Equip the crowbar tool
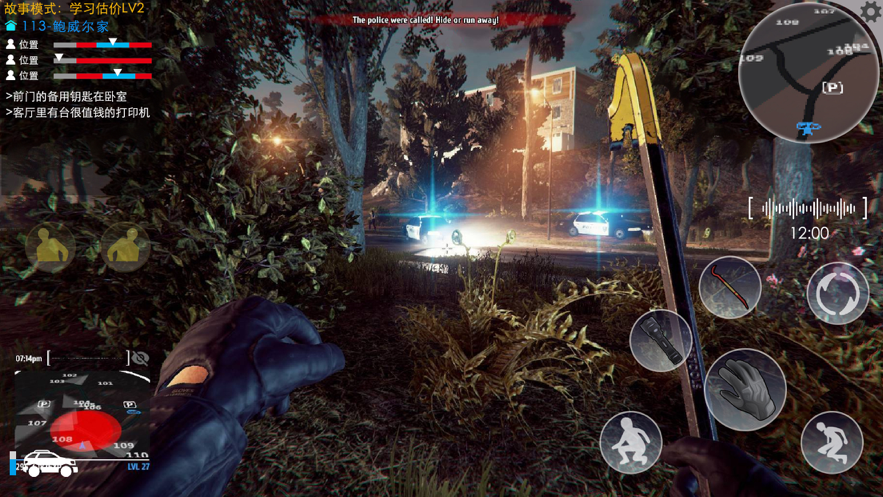 pos(730,287)
